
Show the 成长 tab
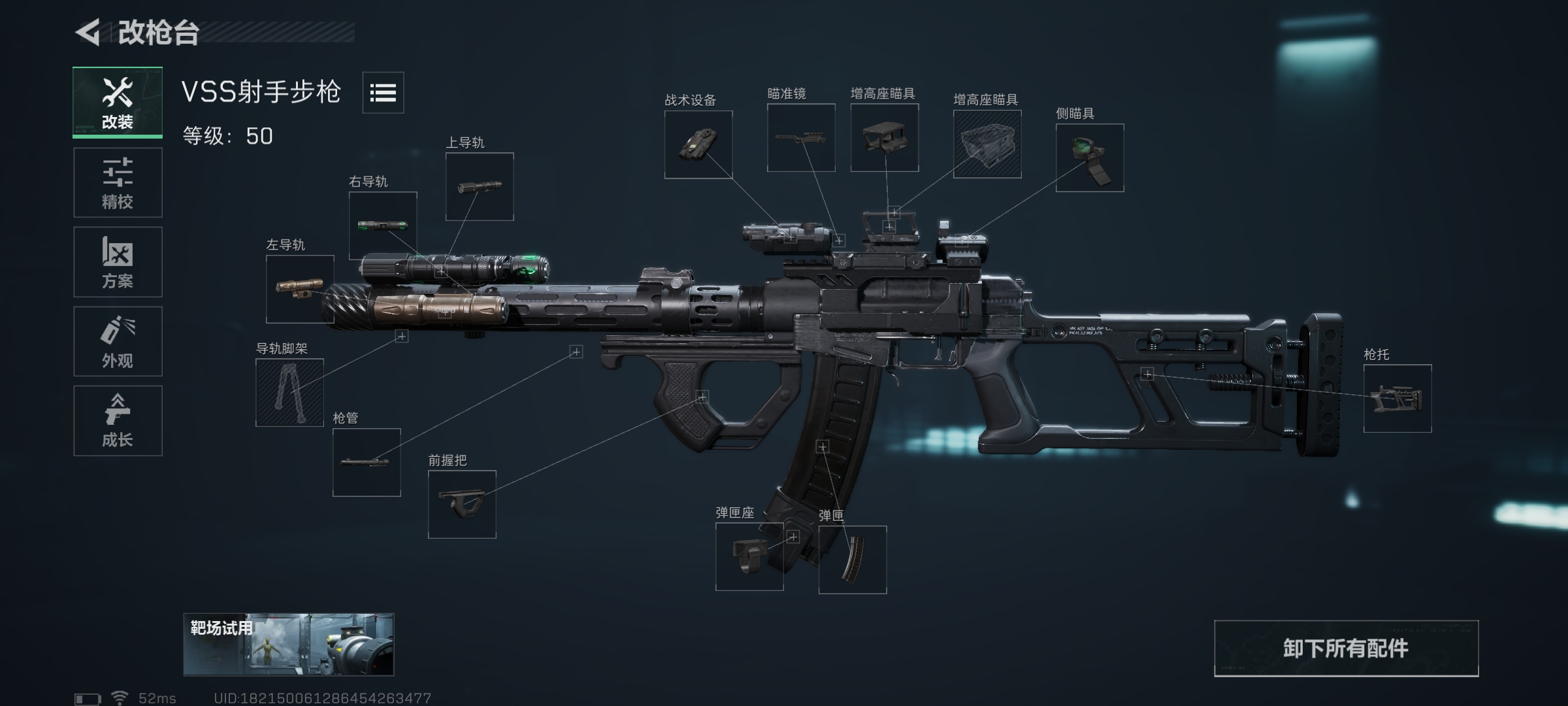(118, 420)
